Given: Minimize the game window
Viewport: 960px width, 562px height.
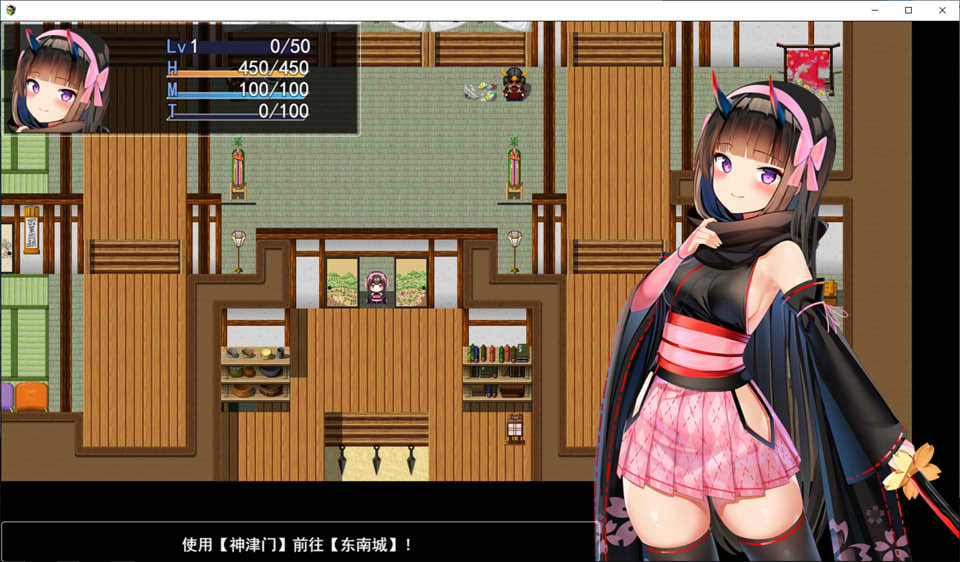Looking at the screenshot, I should [x=875, y=10].
